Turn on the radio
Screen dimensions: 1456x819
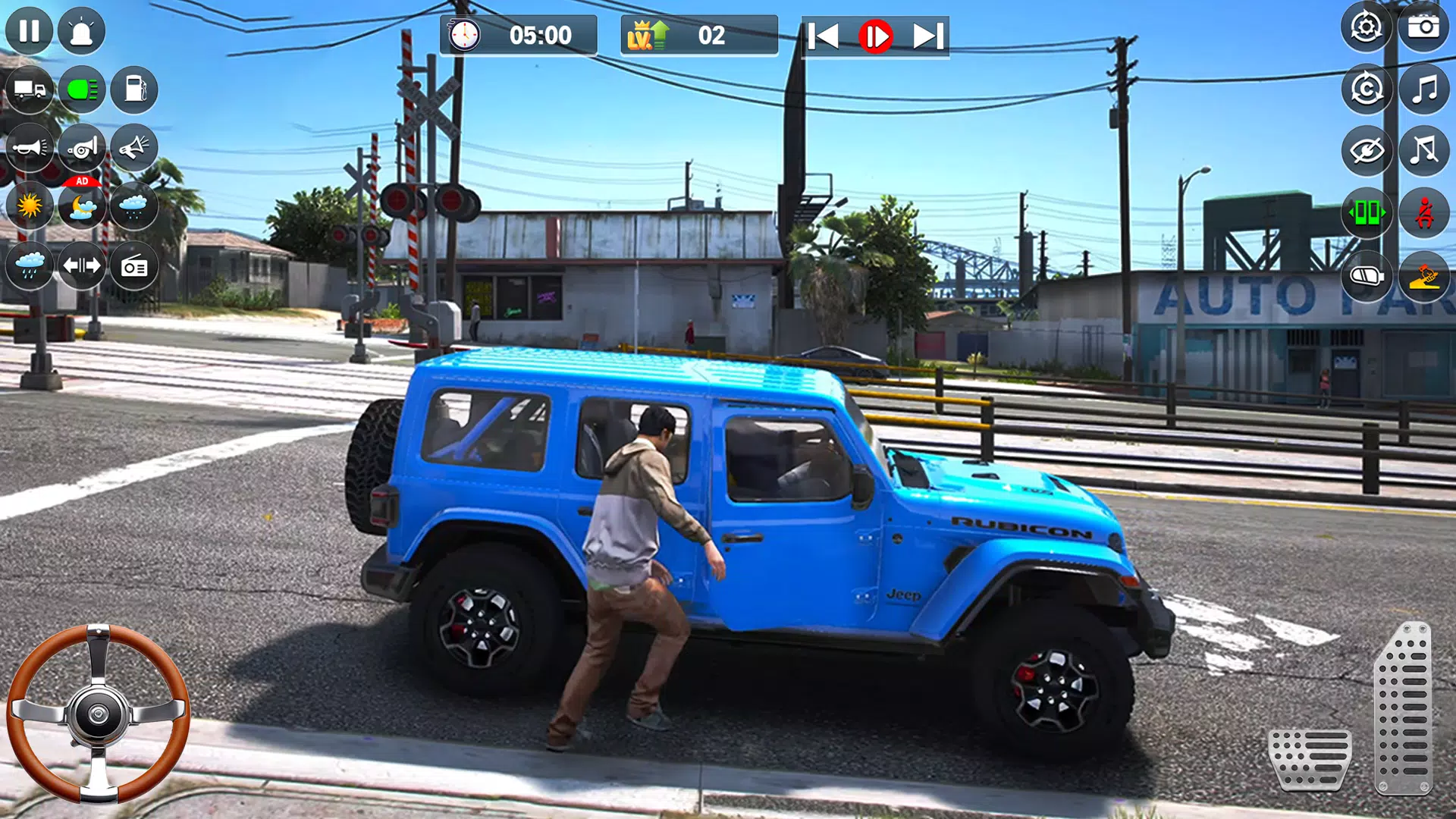coord(133,265)
